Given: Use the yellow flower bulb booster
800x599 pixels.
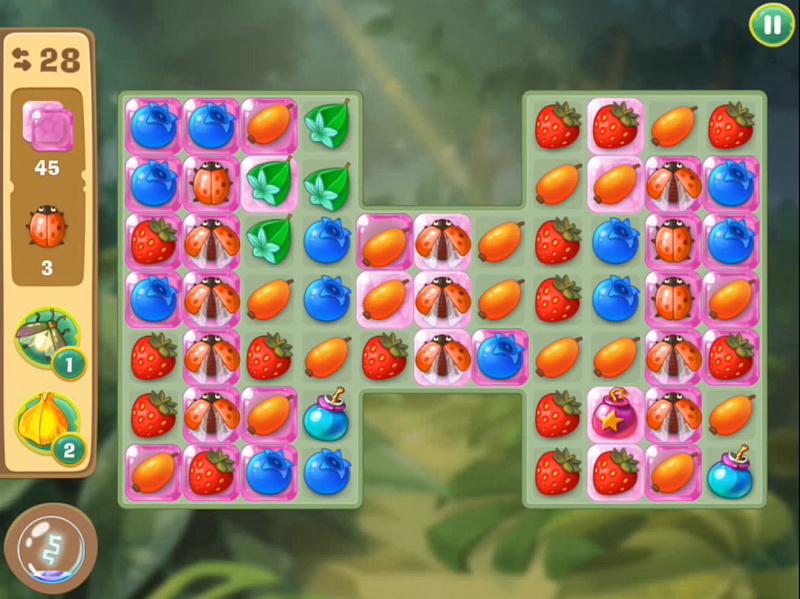Looking at the screenshot, I should pos(45,423).
